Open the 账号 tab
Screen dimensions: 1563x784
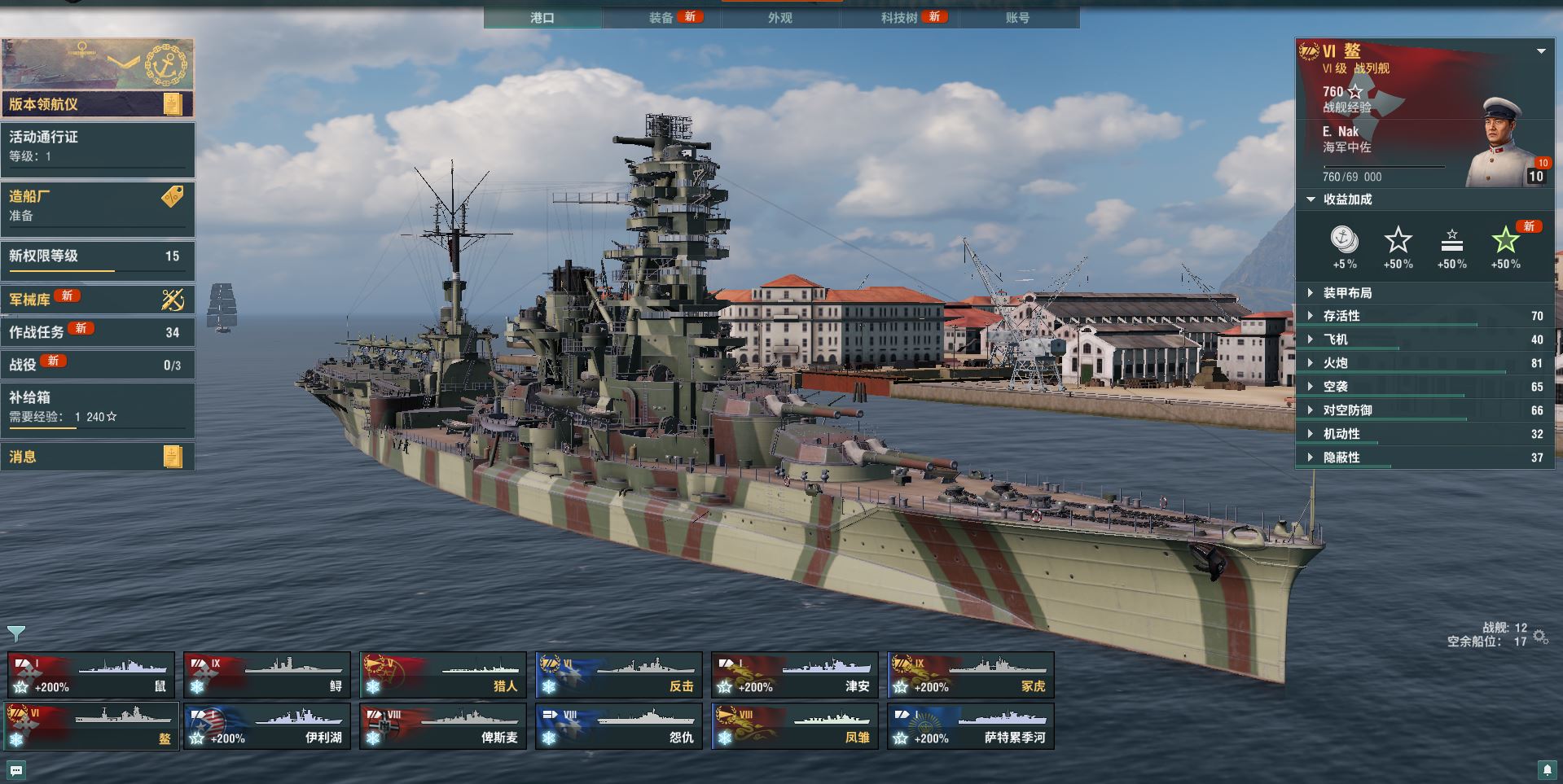(x=1017, y=17)
